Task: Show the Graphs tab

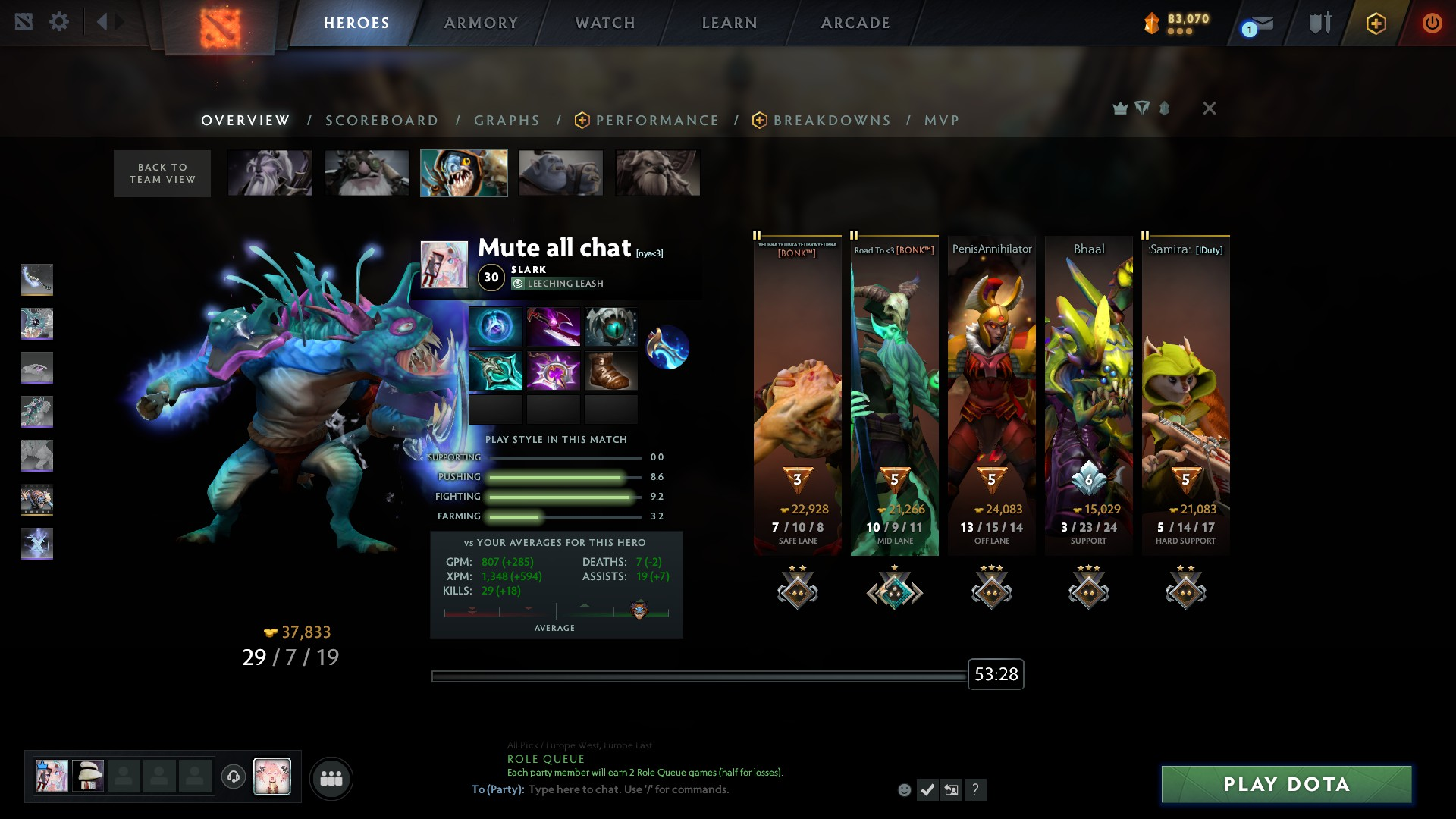Action: (507, 121)
